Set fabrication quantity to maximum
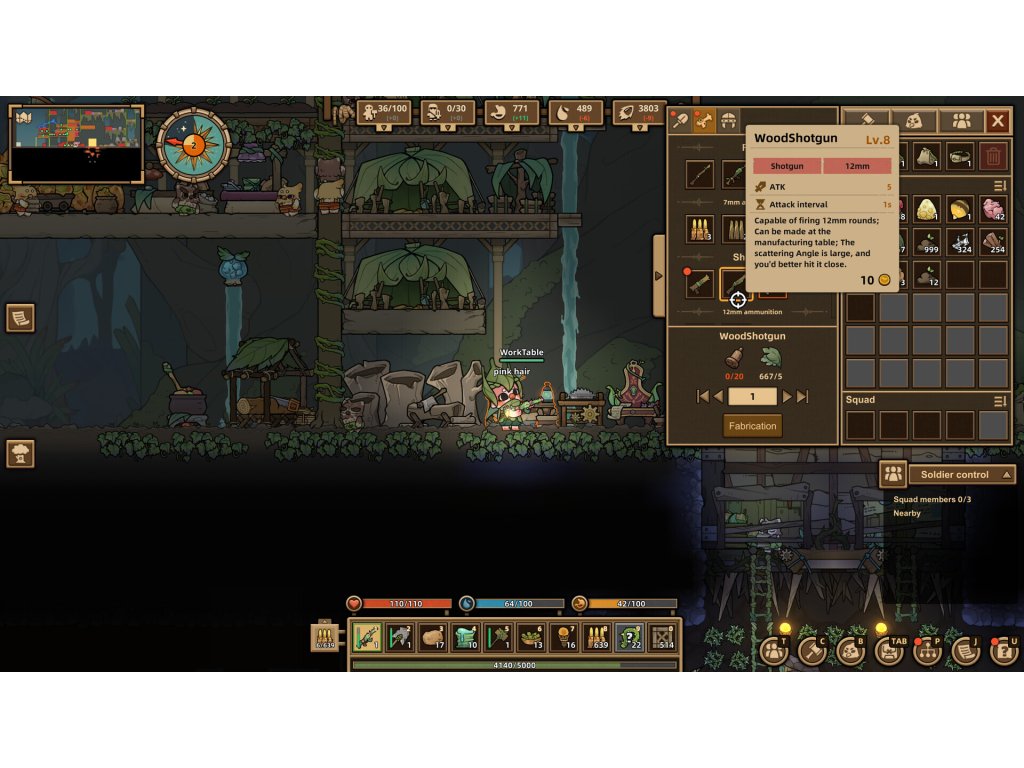The image size is (1024, 768). tap(802, 397)
